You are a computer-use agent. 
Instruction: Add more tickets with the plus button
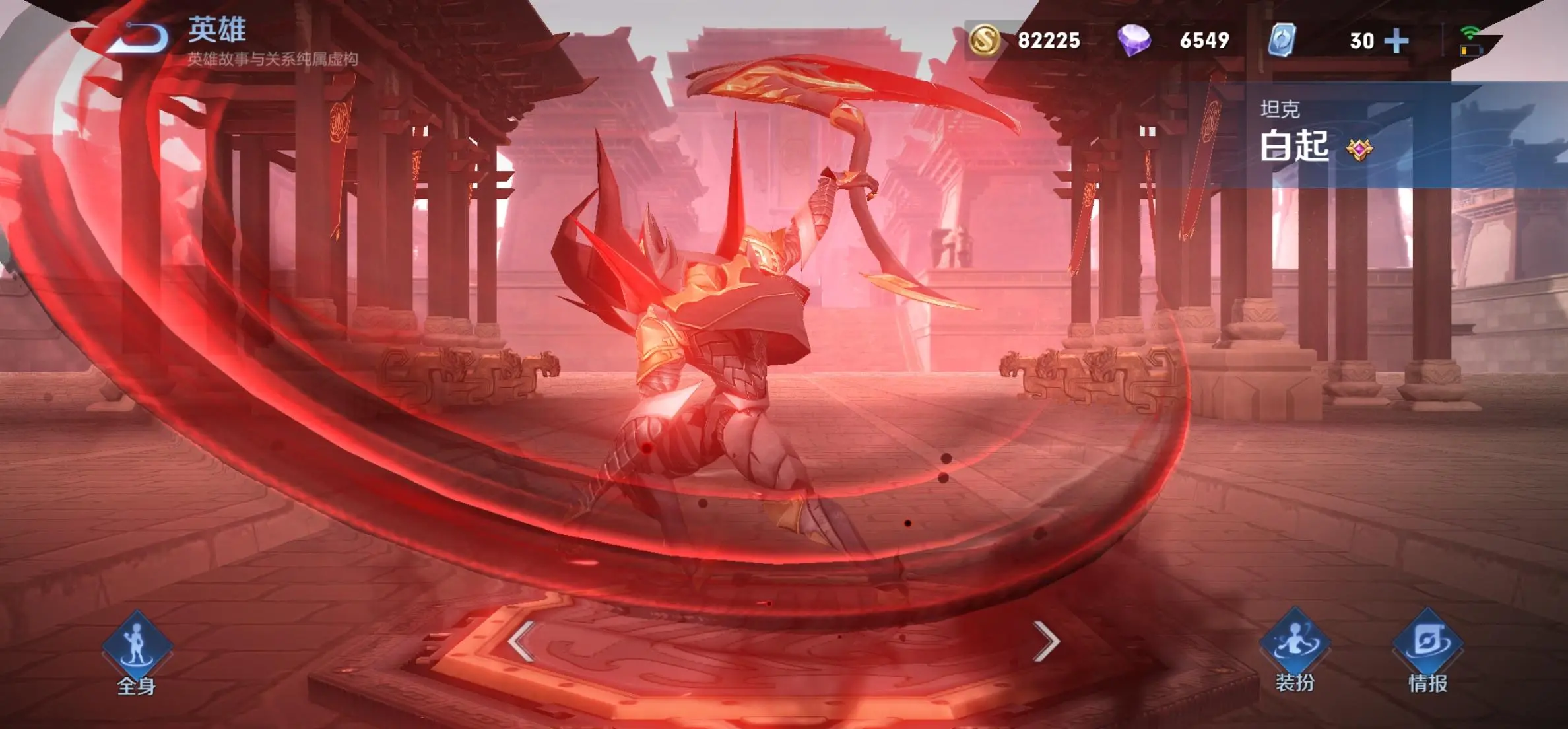1396,41
